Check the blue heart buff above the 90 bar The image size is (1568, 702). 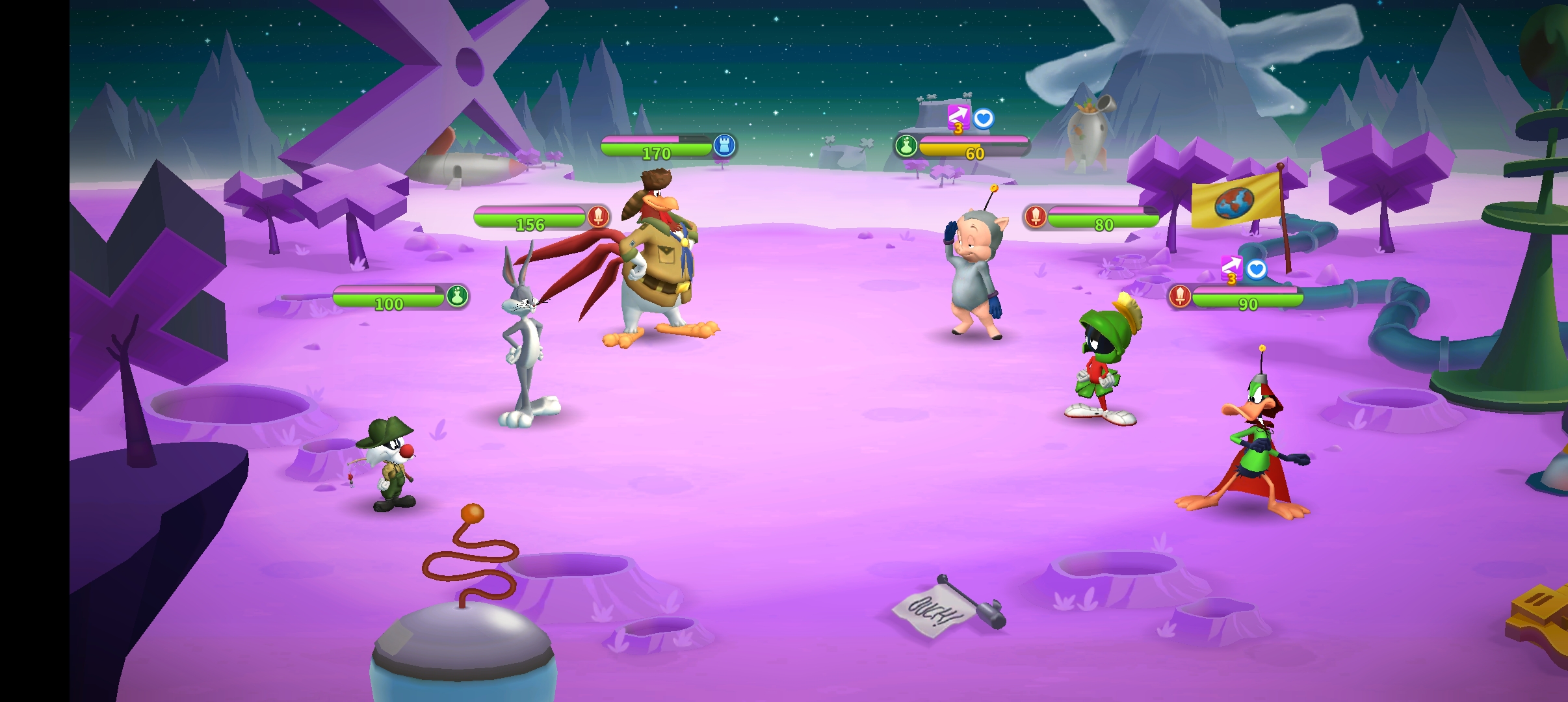pos(1257,269)
